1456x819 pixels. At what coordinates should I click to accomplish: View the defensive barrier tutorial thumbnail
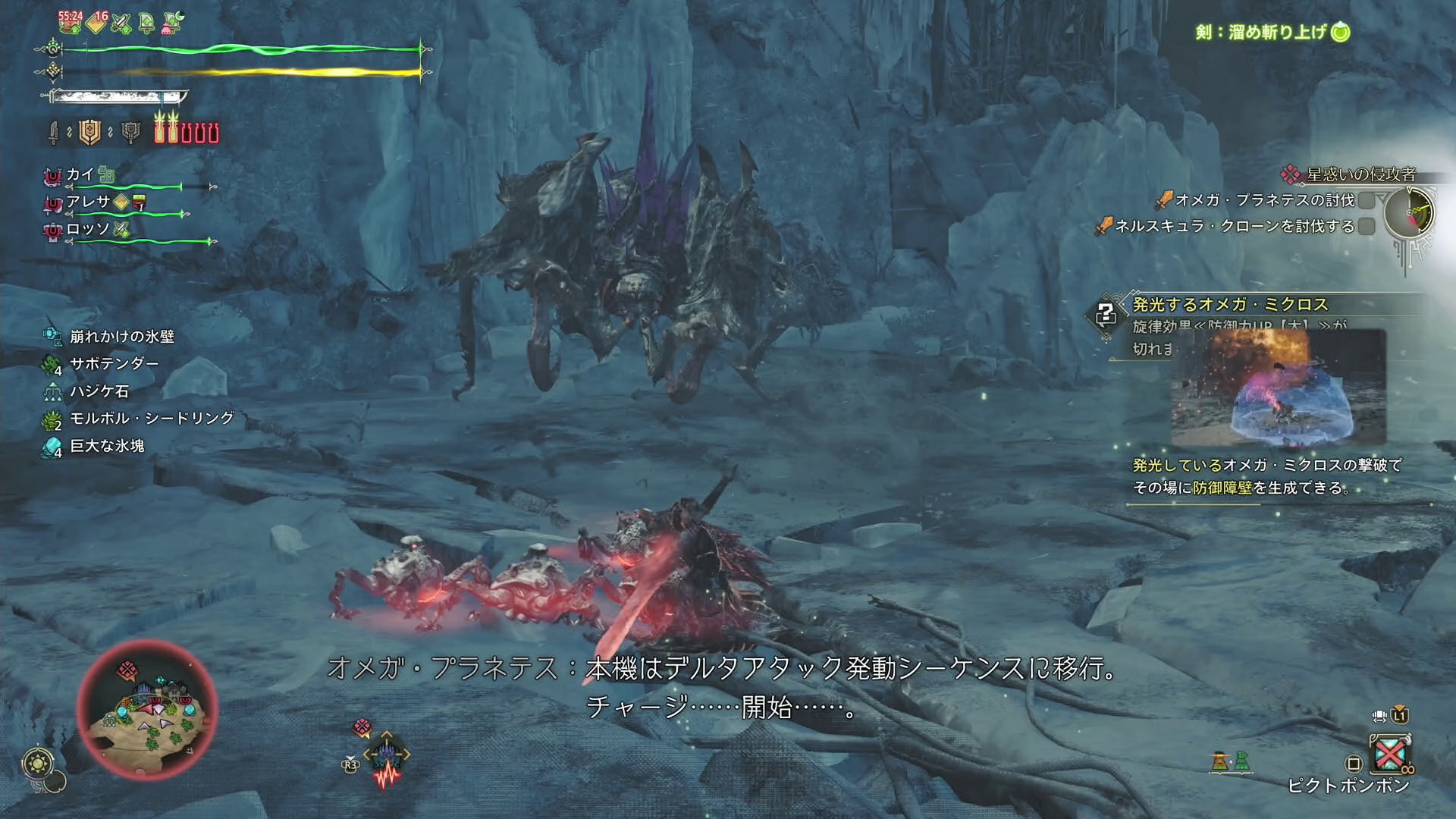pos(1279,388)
